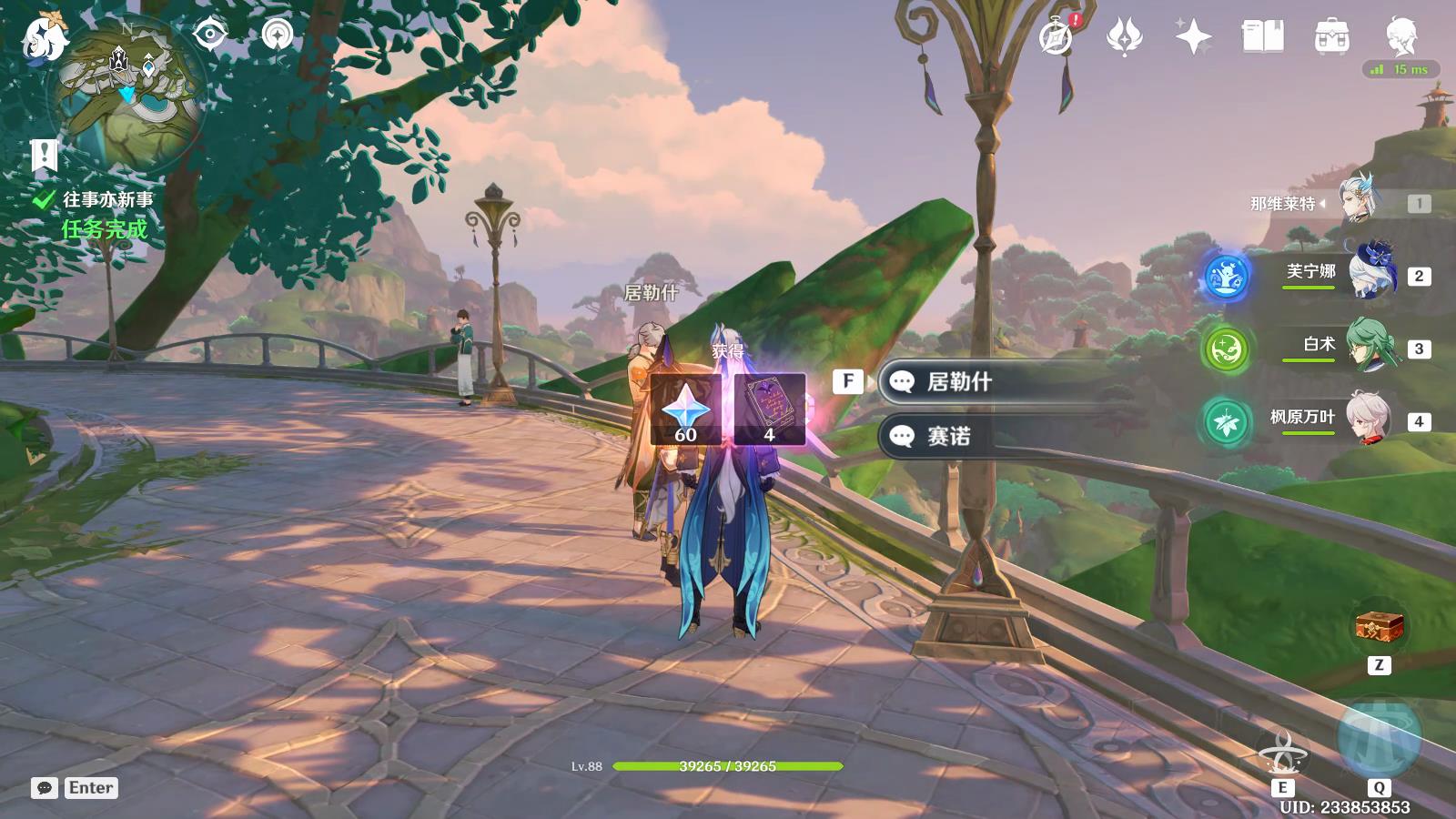Choose the 赛诺 dialogue option

pyautogui.click(x=948, y=437)
